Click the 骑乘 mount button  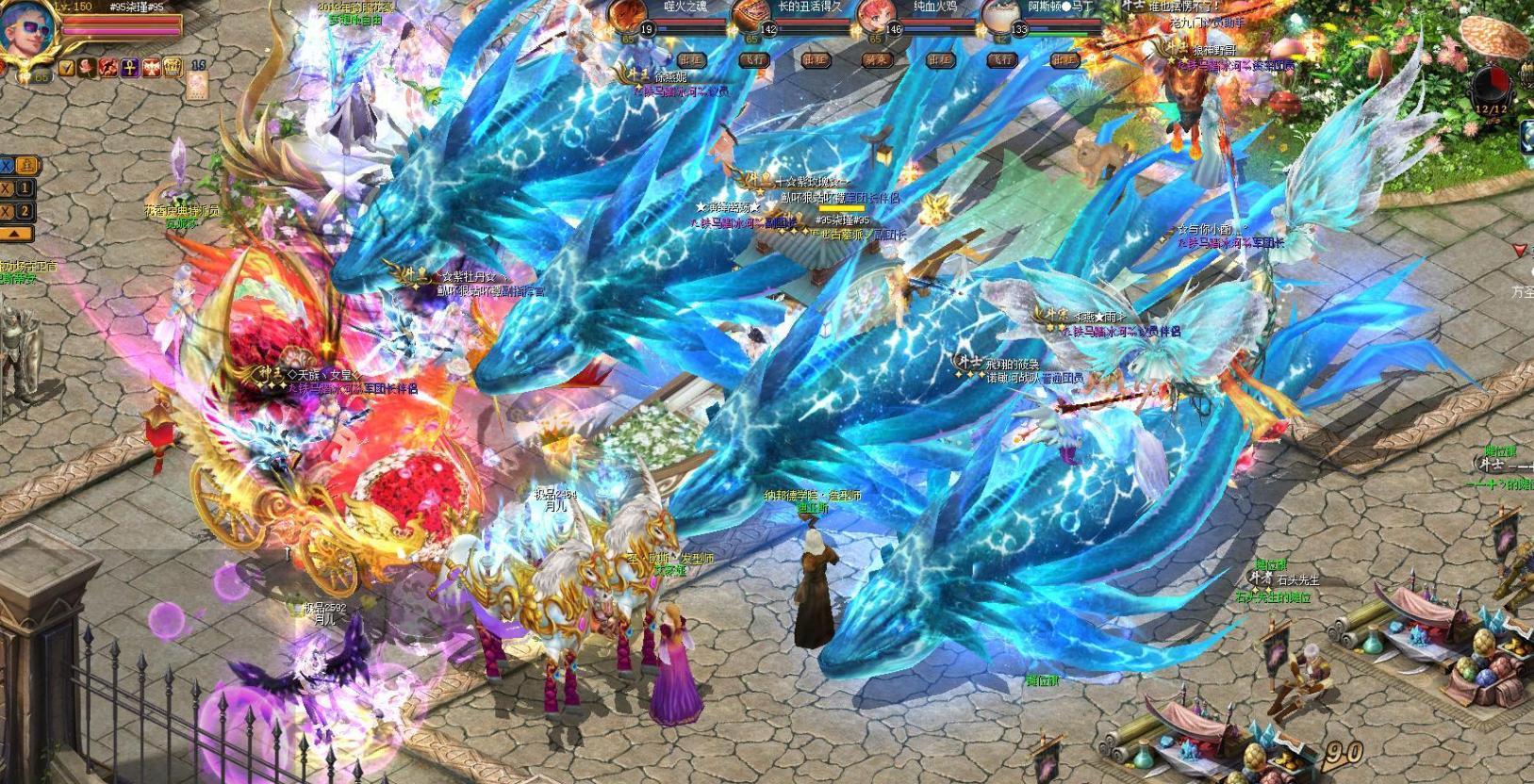[x=877, y=59]
